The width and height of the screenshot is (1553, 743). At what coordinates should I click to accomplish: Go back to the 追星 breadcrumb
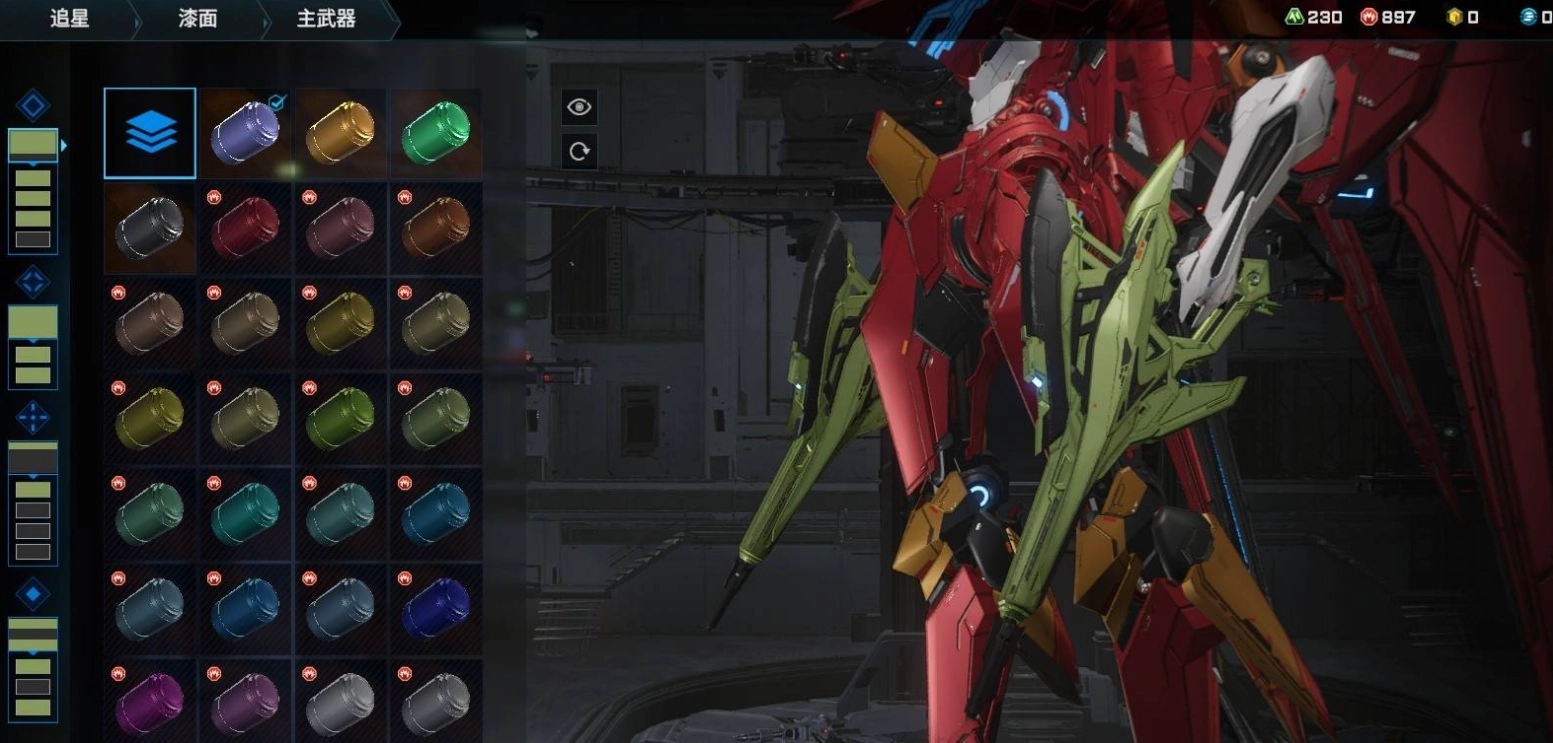point(69,19)
